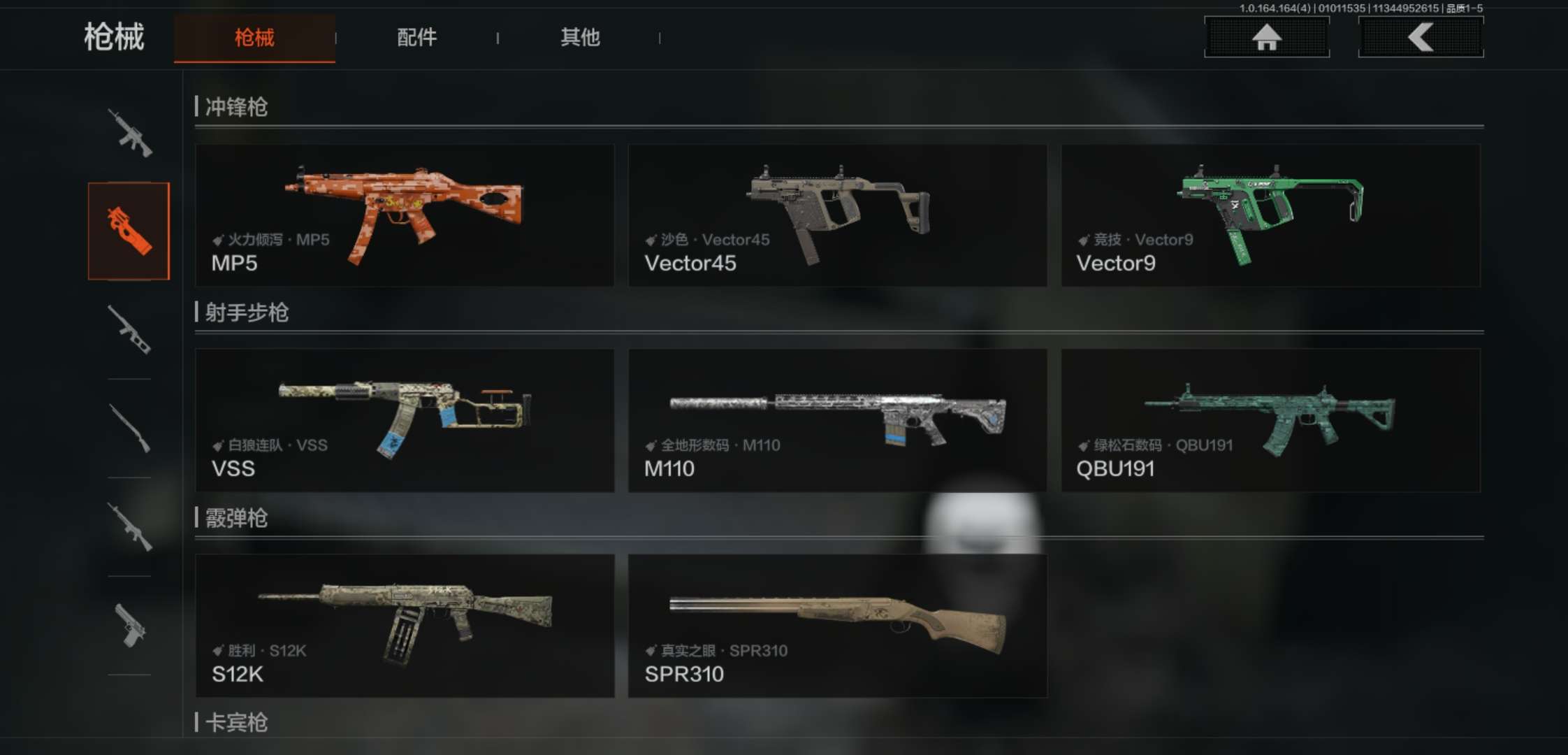Viewport: 1568px width, 755px height.
Task: Select the 其他 tab
Action: click(x=580, y=38)
